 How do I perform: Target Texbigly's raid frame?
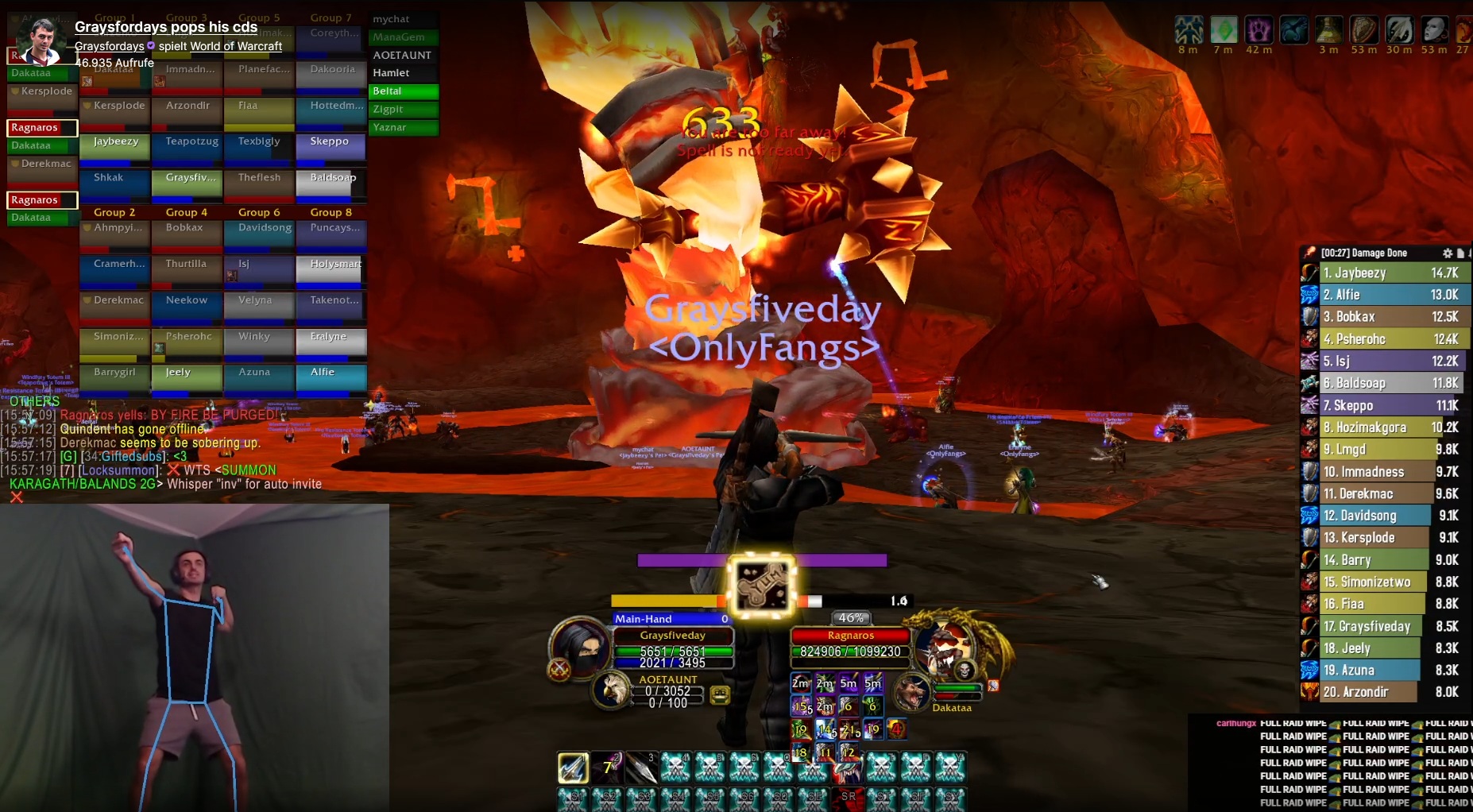(x=260, y=146)
